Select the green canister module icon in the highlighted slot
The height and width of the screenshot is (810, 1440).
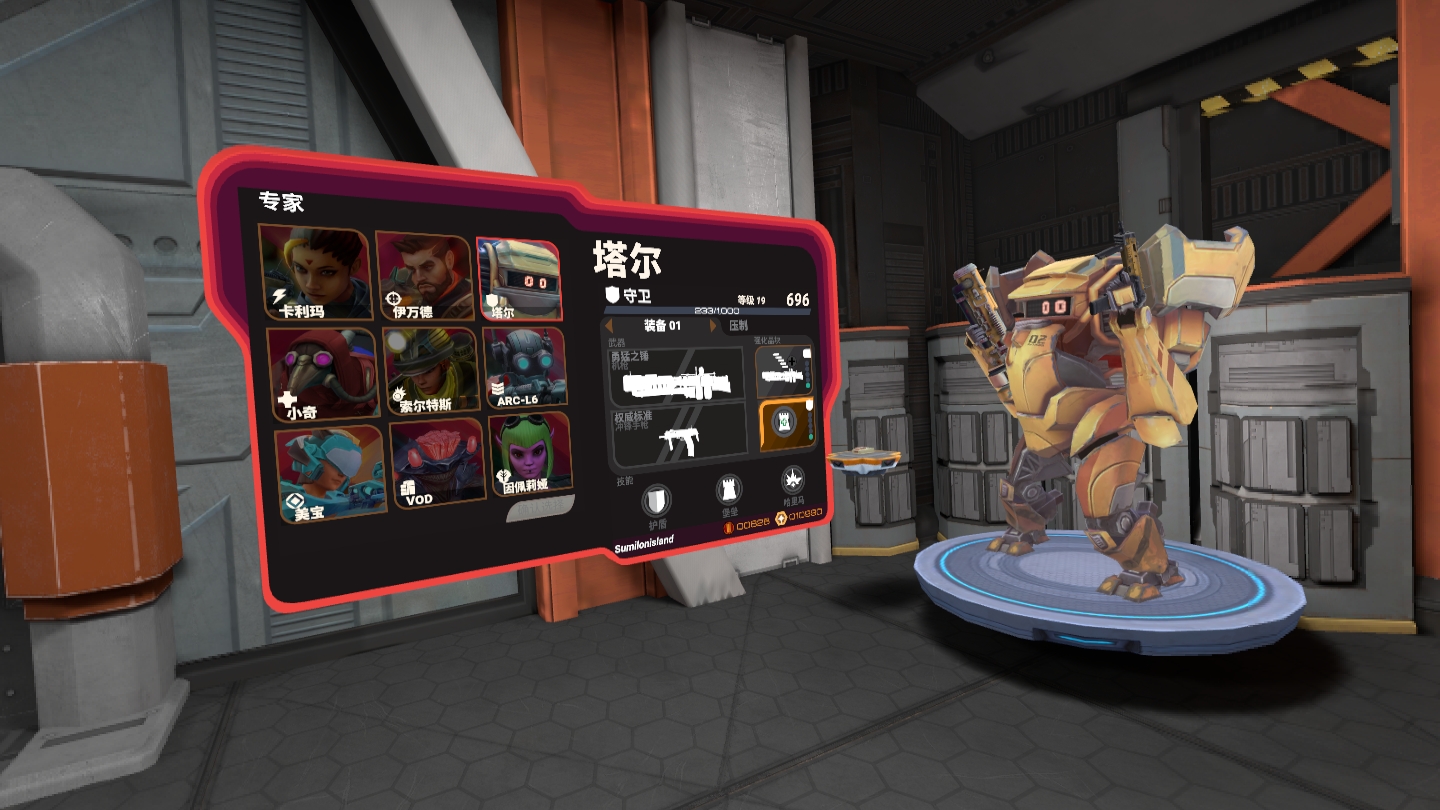click(x=785, y=423)
